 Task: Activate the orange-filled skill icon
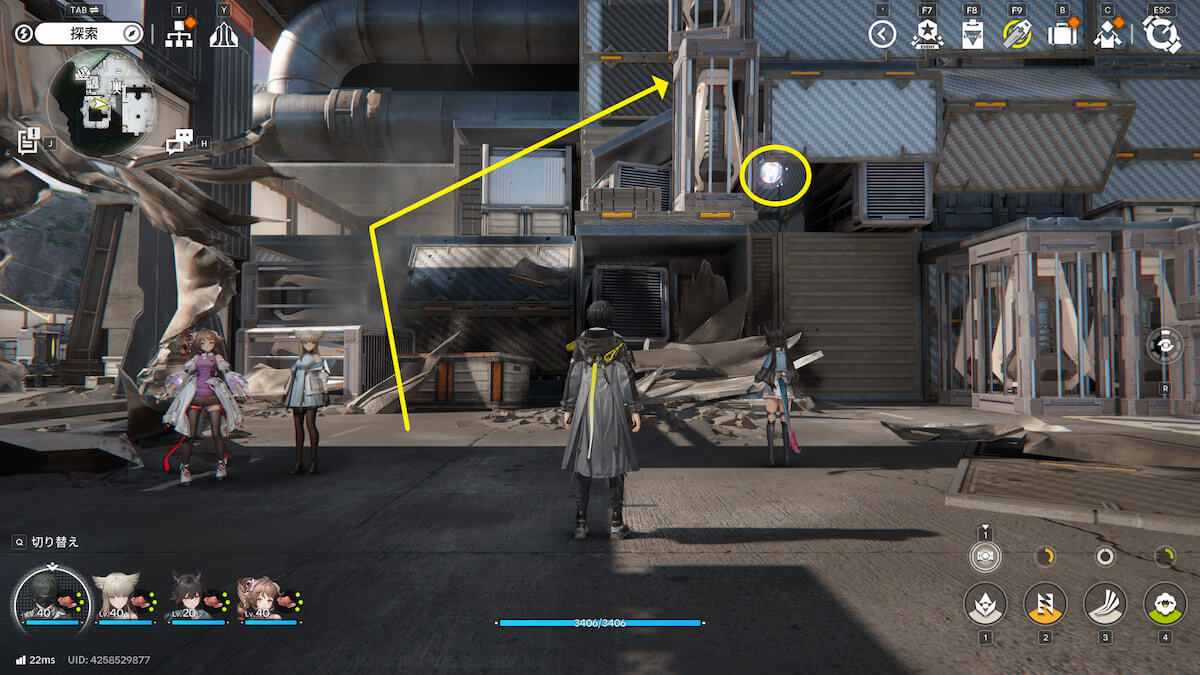click(x=1045, y=603)
